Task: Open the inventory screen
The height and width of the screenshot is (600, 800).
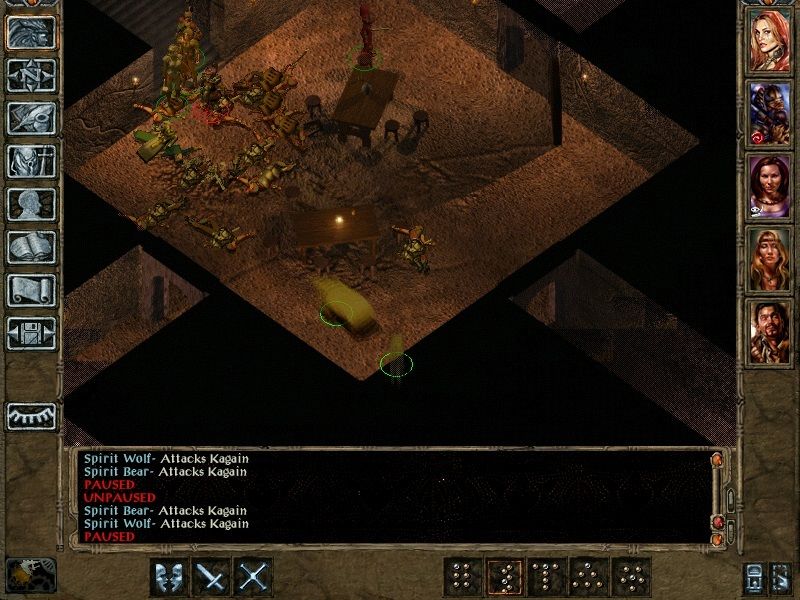Action: point(30,160)
